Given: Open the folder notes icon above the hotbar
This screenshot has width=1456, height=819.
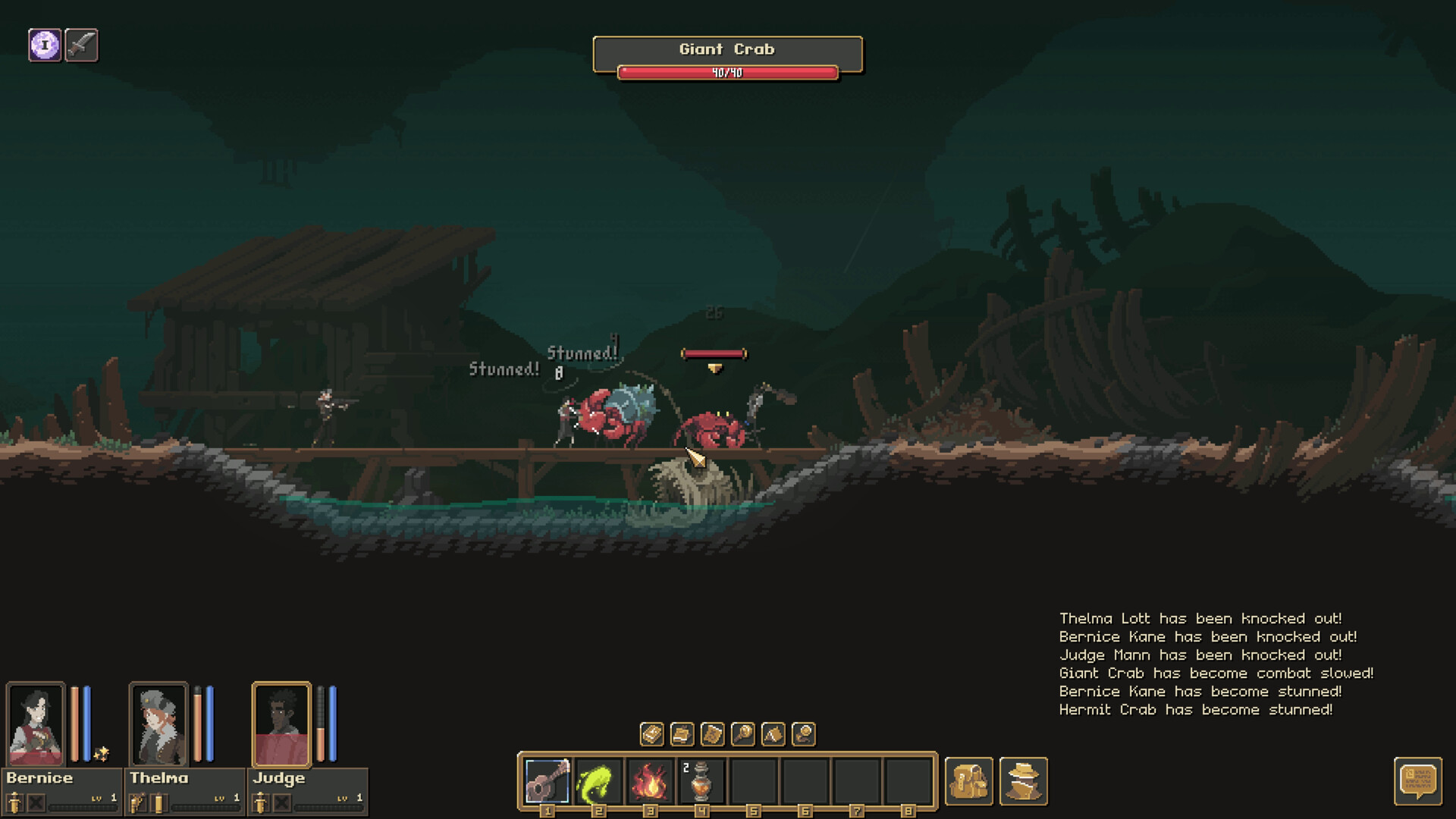Looking at the screenshot, I should (682, 734).
